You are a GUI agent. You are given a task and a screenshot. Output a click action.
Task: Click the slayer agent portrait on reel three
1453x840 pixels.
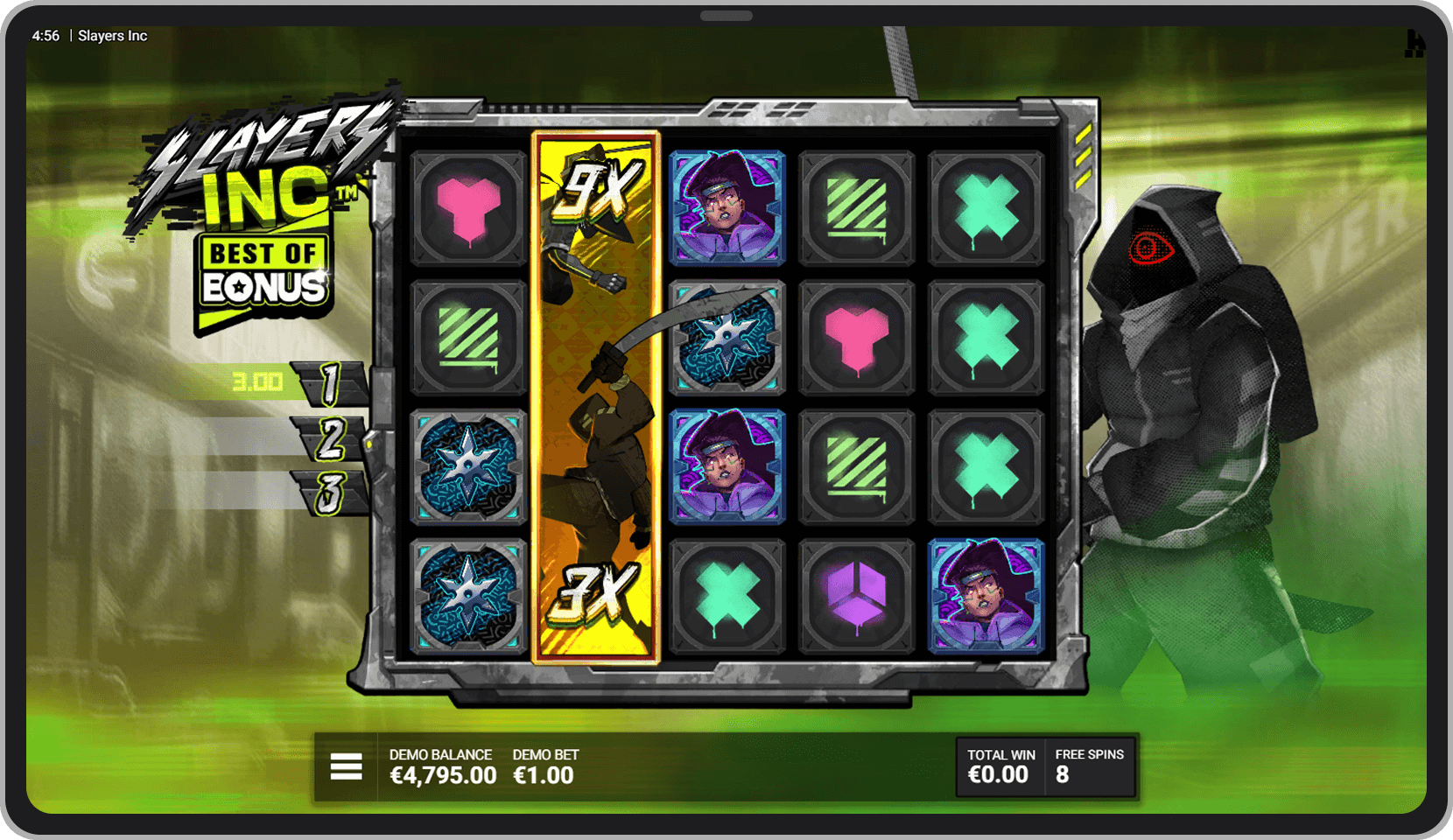[727, 208]
